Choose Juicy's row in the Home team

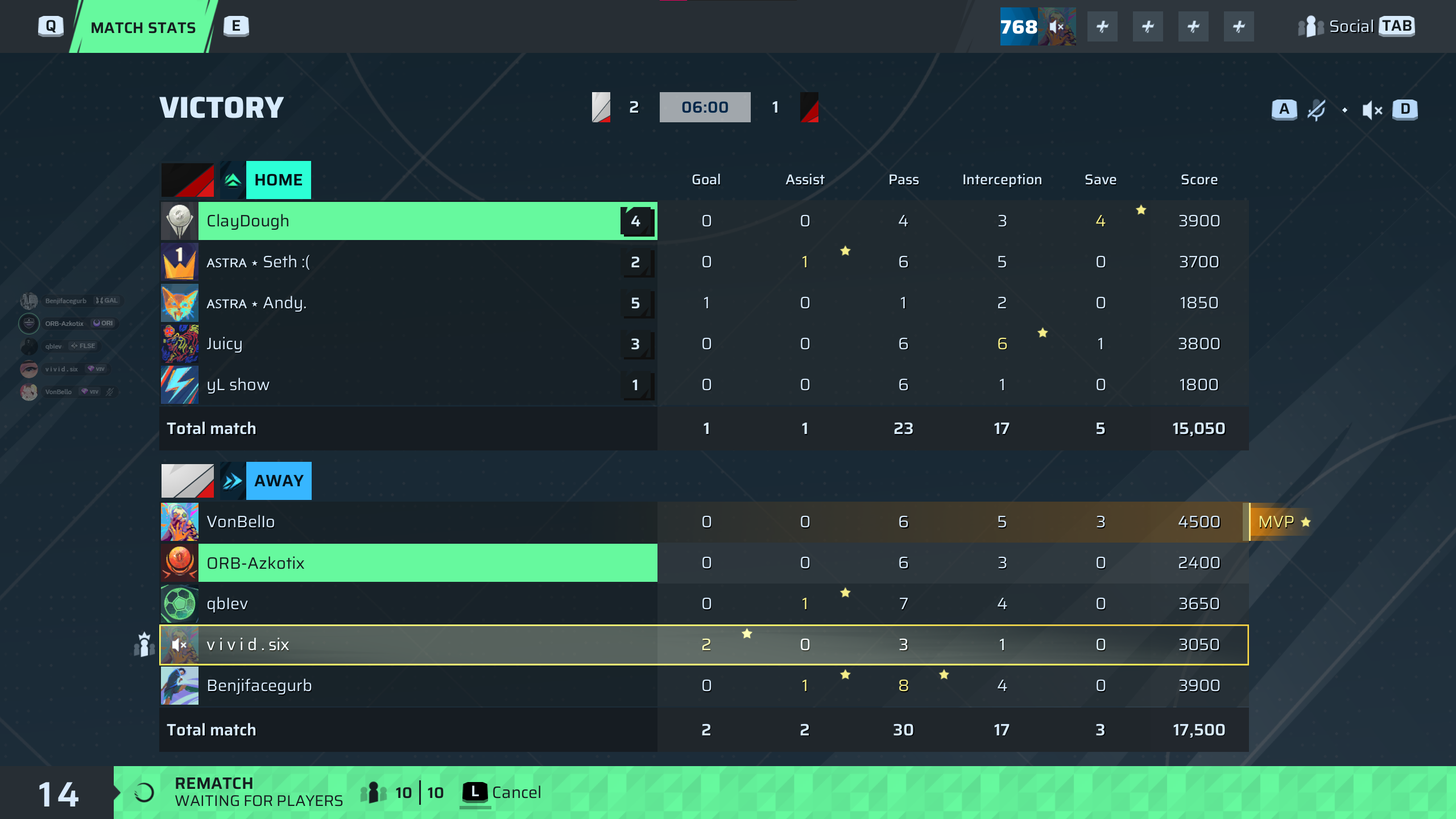pos(408,344)
